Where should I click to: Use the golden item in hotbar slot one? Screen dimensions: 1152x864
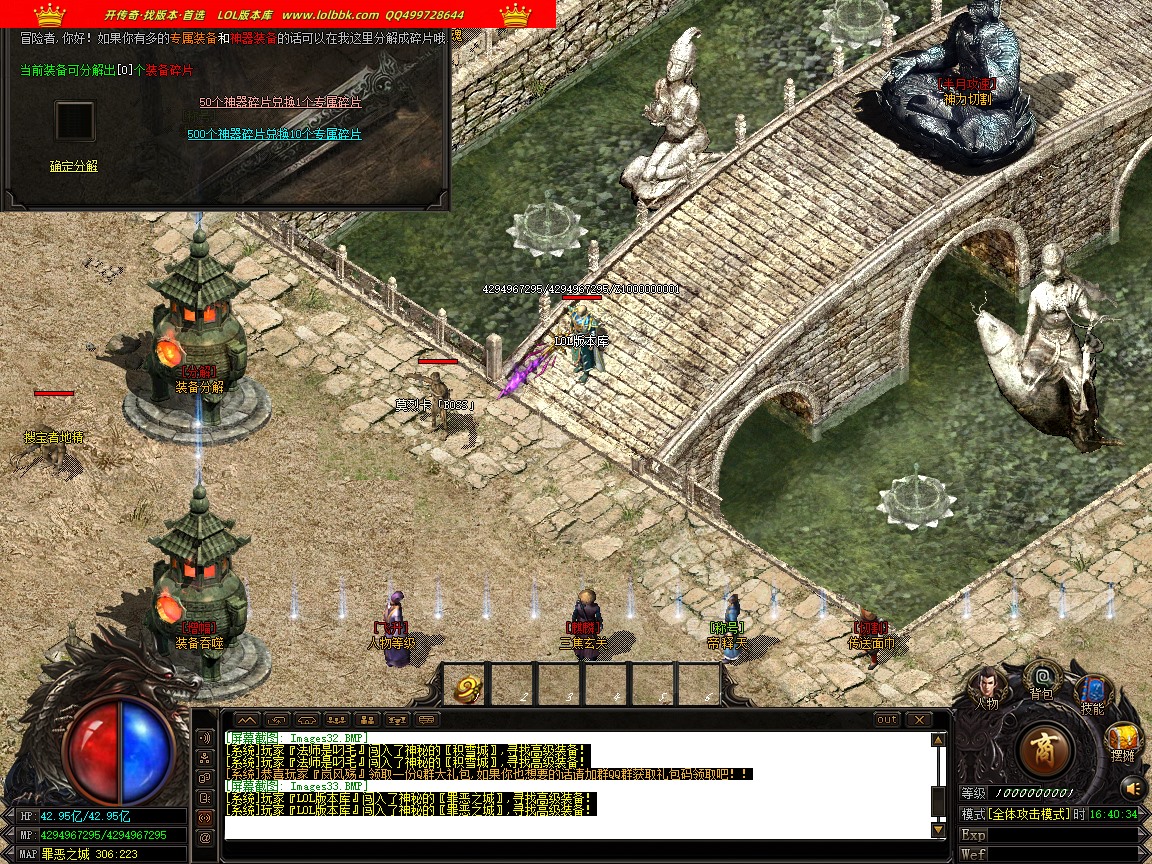click(x=466, y=687)
